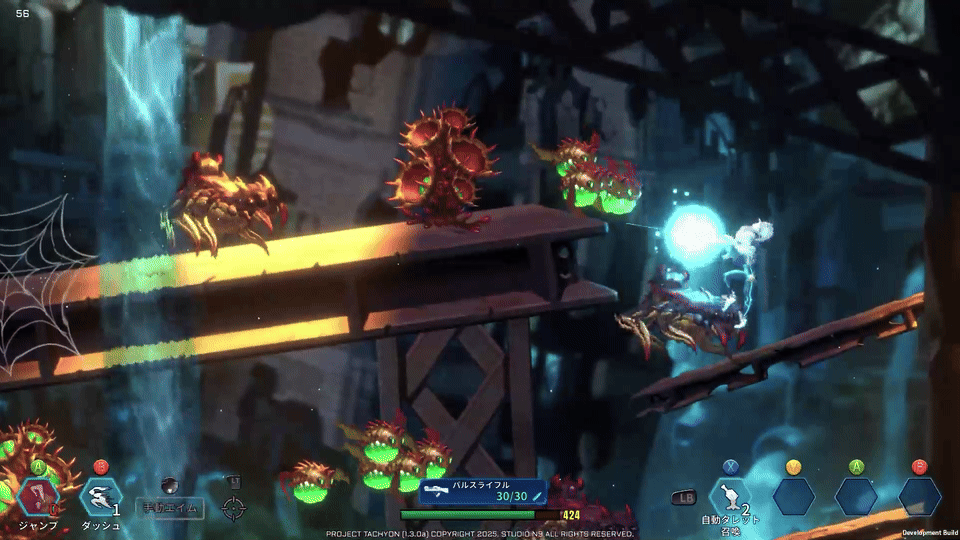Summon the auto turret (自動タレット) skill
Viewport: 960px width, 540px height.
pos(730,497)
